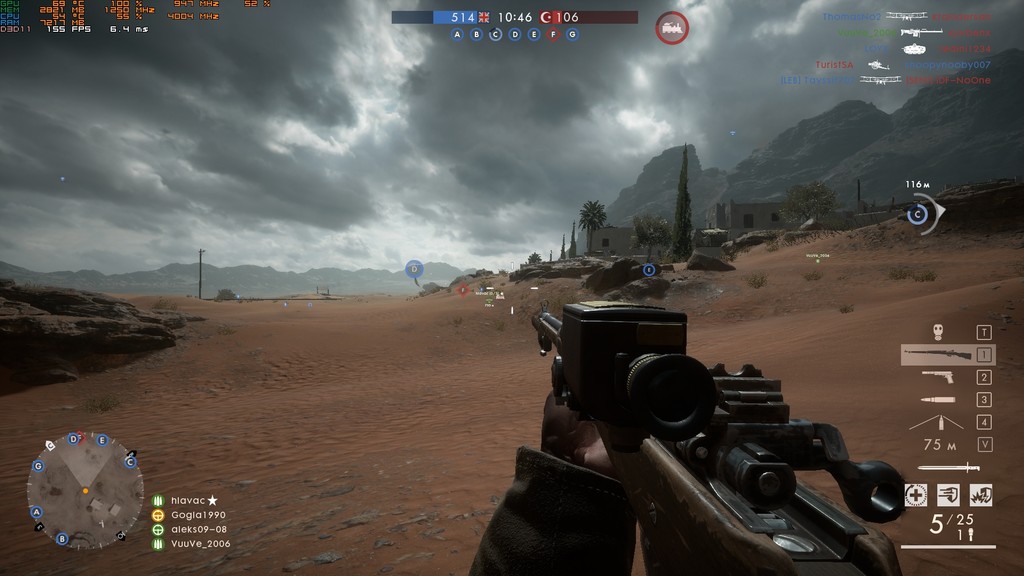
Task: Click the objective C marker showing 116 m
Action: 917,213
